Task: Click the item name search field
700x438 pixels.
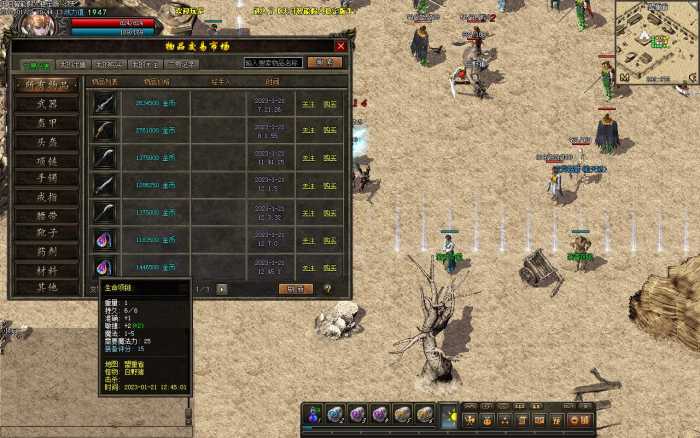Action: click(271, 62)
